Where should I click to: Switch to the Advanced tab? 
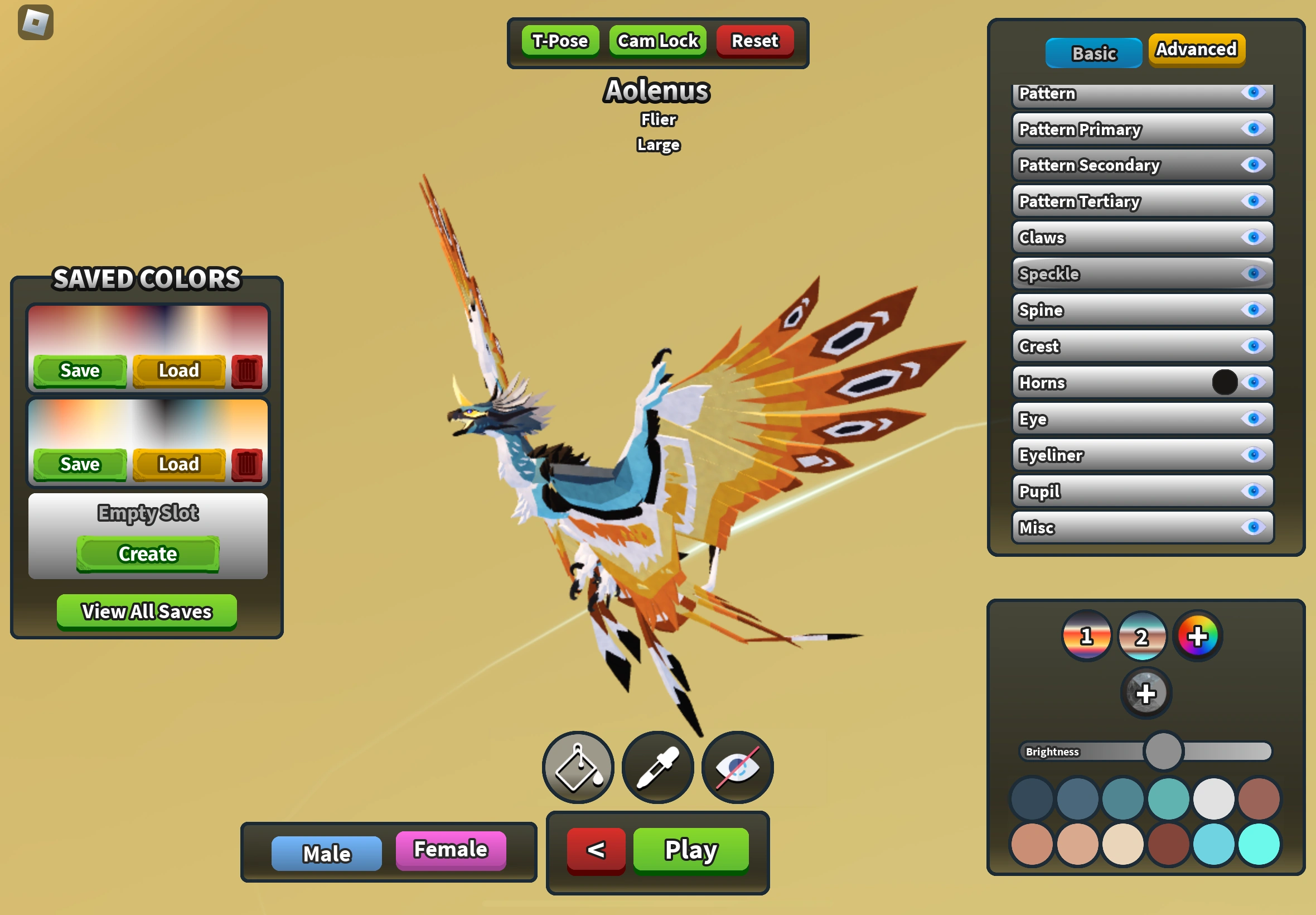point(1196,50)
